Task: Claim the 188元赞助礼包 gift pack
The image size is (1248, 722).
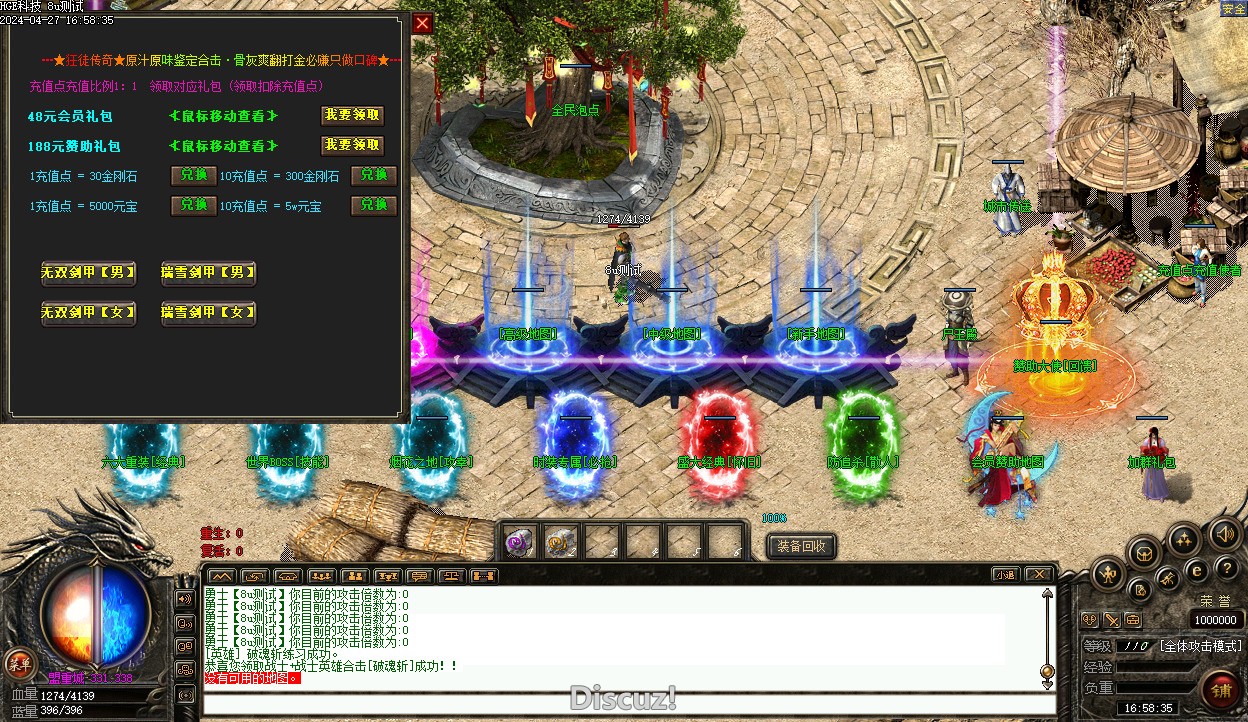Action: (352, 146)
